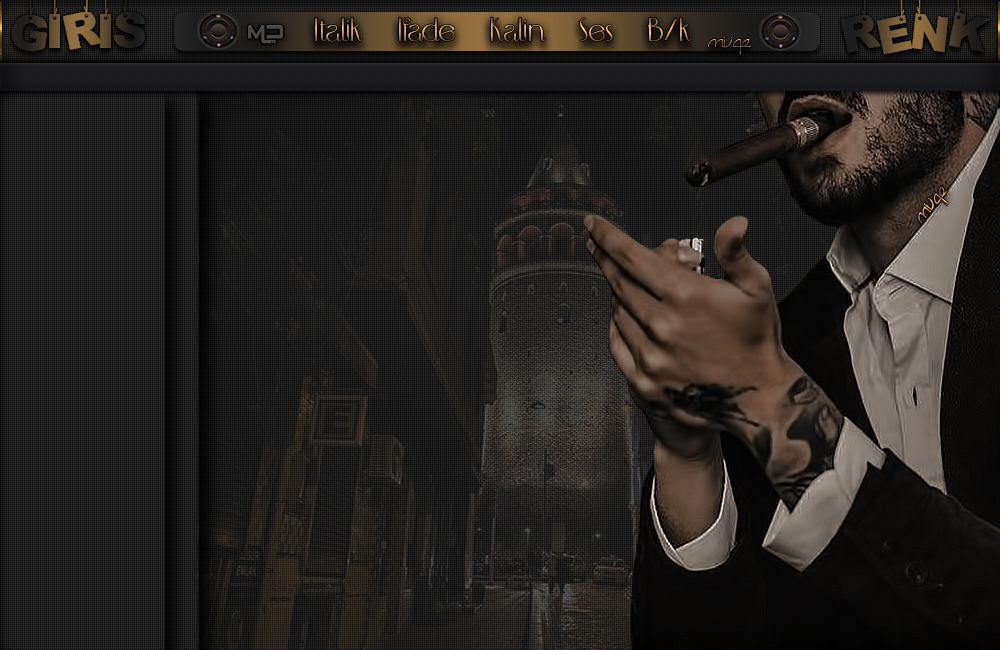Open the MP3 player option
The image size is (1000, 650).
(x=264, y=32)
